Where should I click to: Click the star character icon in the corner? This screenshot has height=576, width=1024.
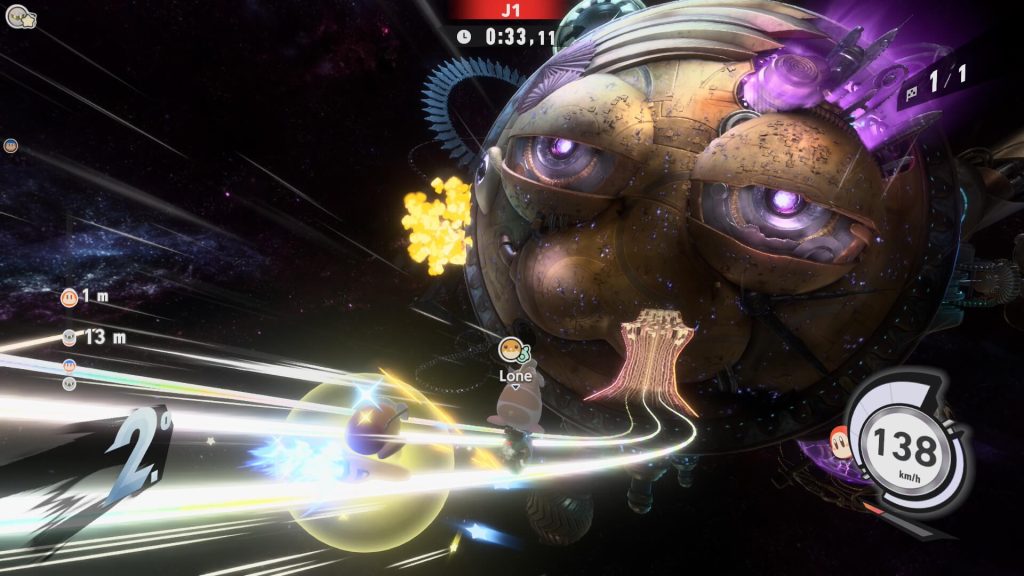point(20,16)
